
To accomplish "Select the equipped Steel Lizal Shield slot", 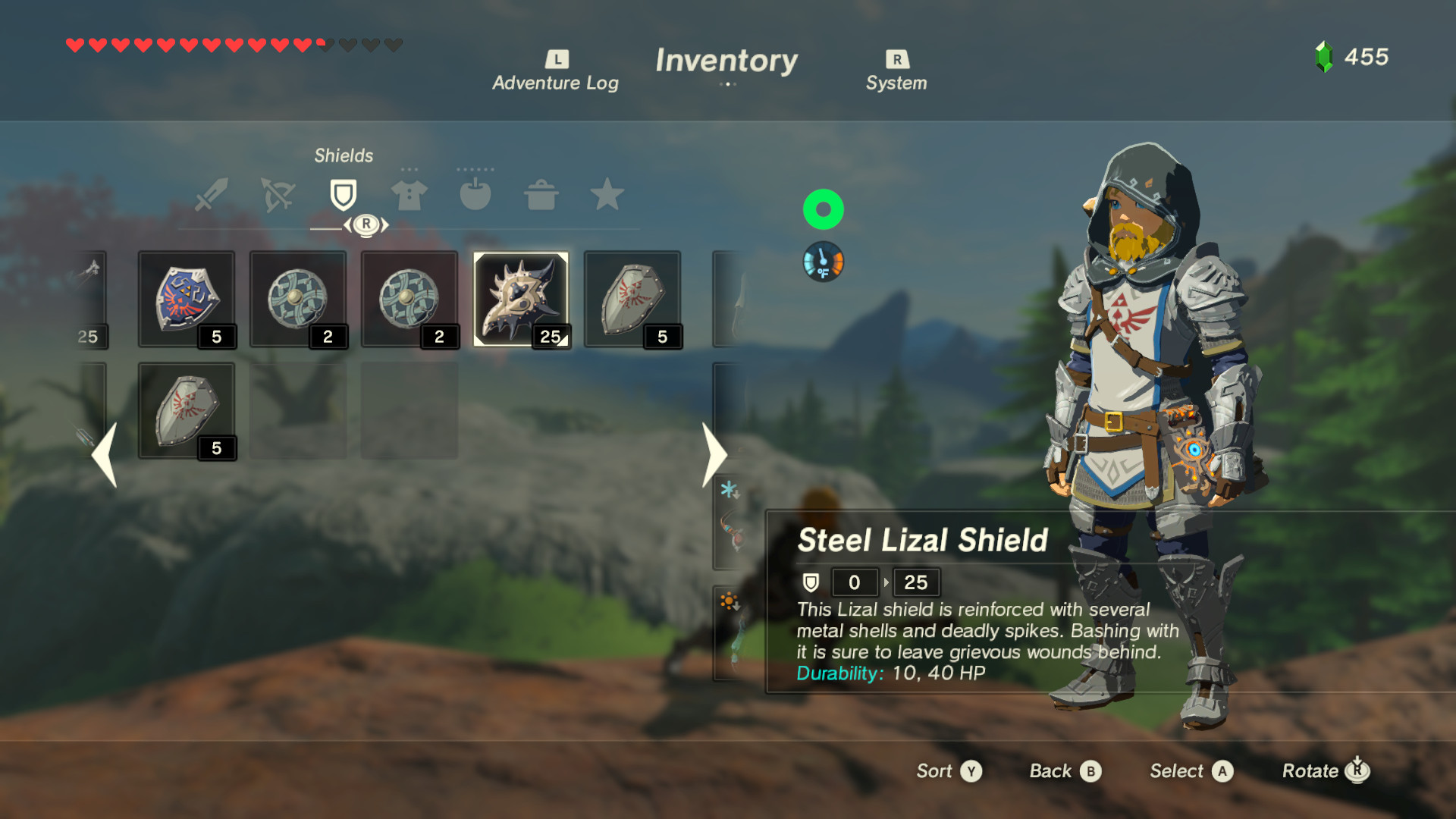I will pyautogui.click(x=522, y=298).
